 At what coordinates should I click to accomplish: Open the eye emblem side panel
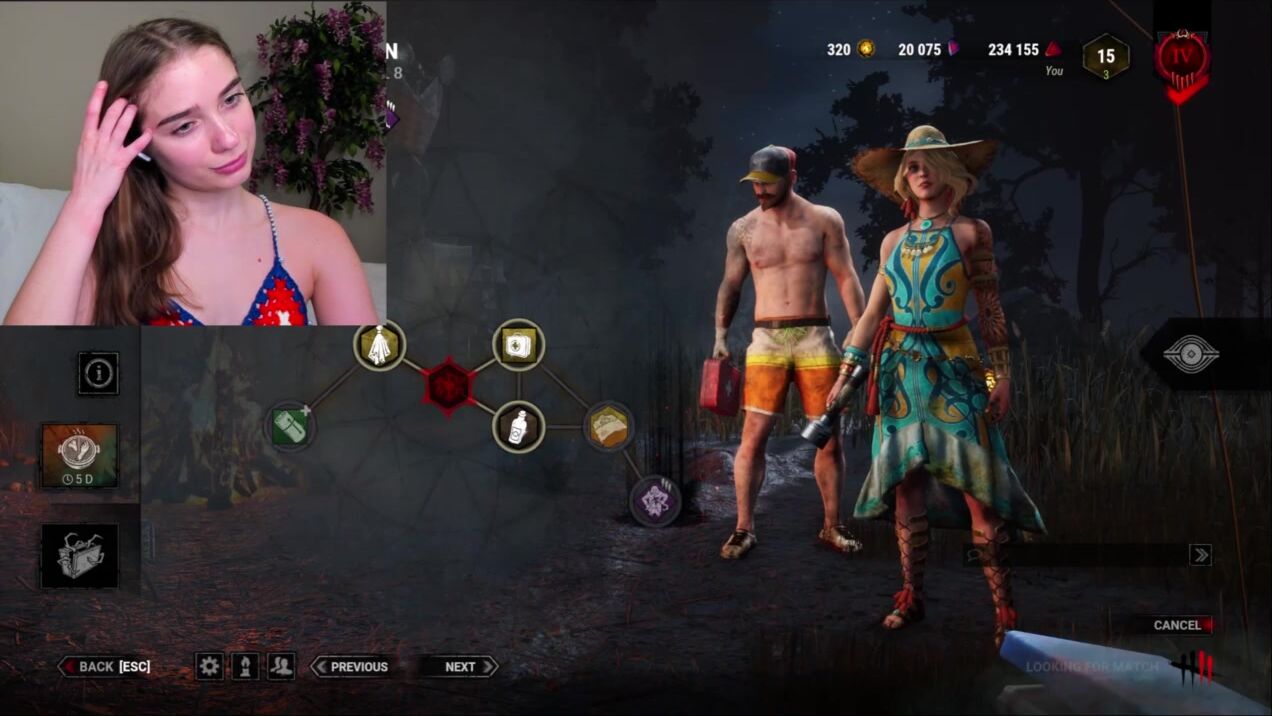click(1191, 354)
